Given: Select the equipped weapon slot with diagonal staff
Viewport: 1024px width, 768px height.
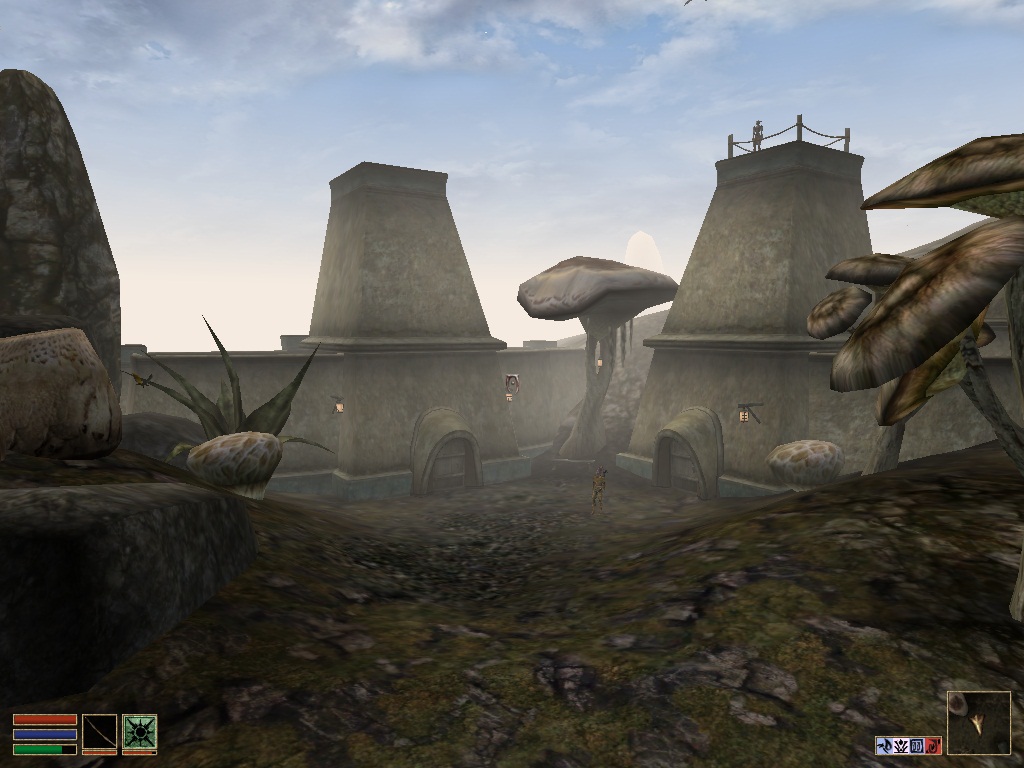Looking at the screenshot, I should pos(99,732).
